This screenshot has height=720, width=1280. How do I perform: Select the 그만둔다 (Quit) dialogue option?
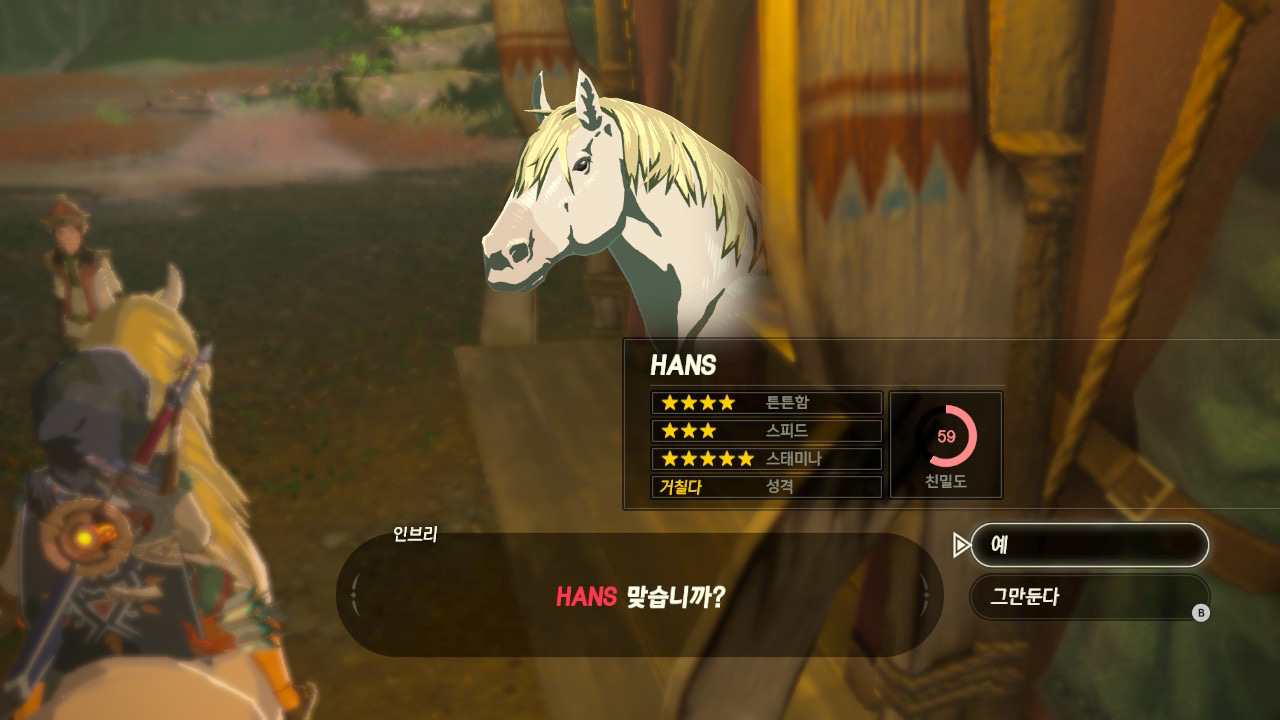[x=1089, y=597]
